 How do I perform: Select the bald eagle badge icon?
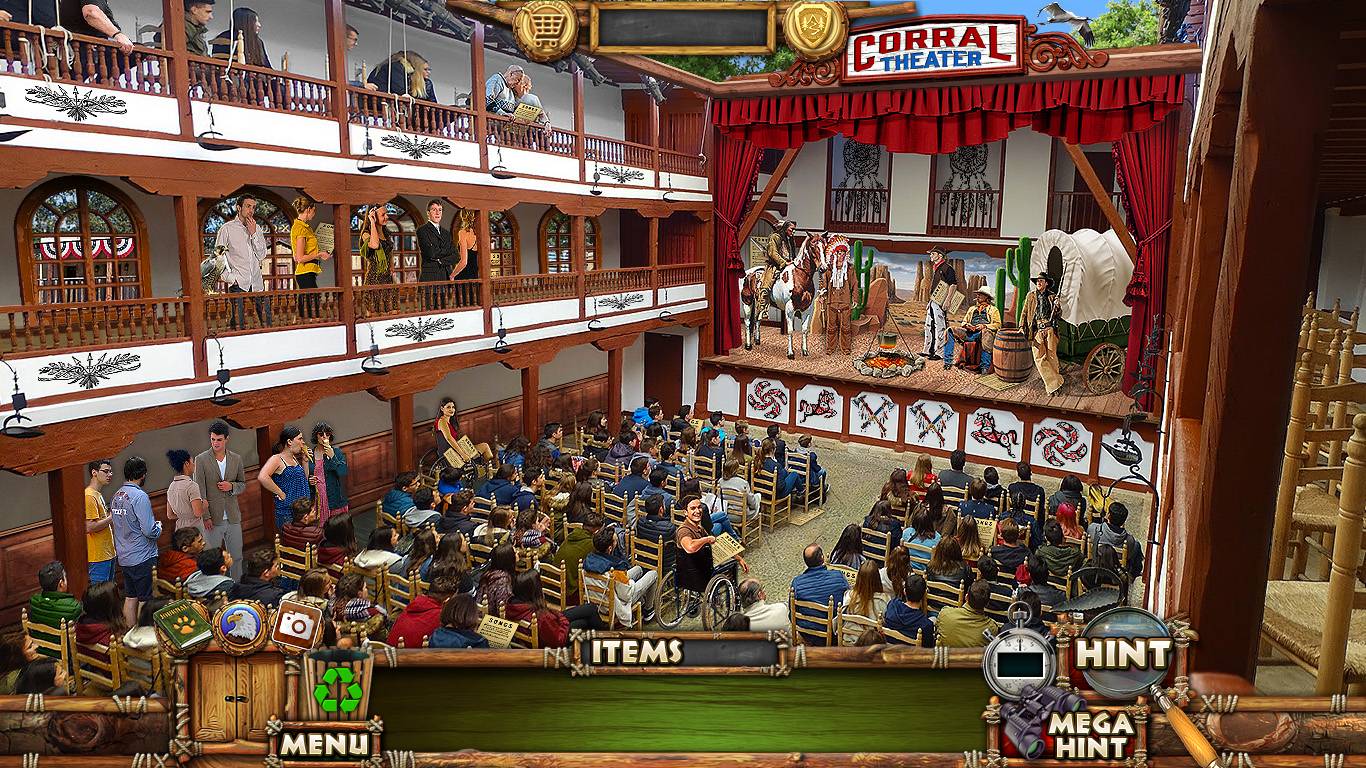(240, 626)
